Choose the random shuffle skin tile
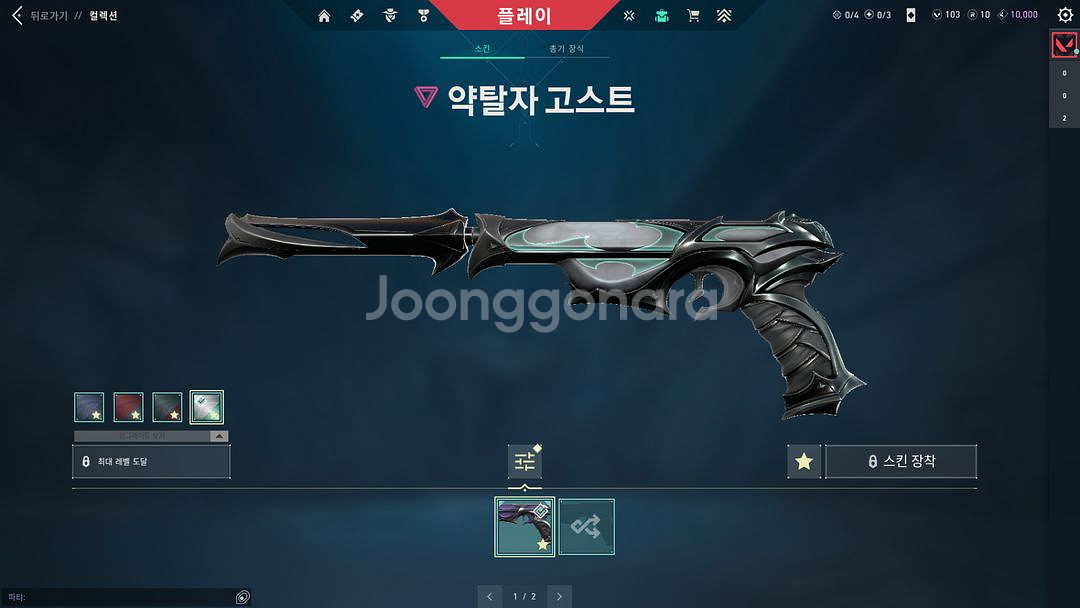The width and height of the screenshot is (1080, 608). 586,526
